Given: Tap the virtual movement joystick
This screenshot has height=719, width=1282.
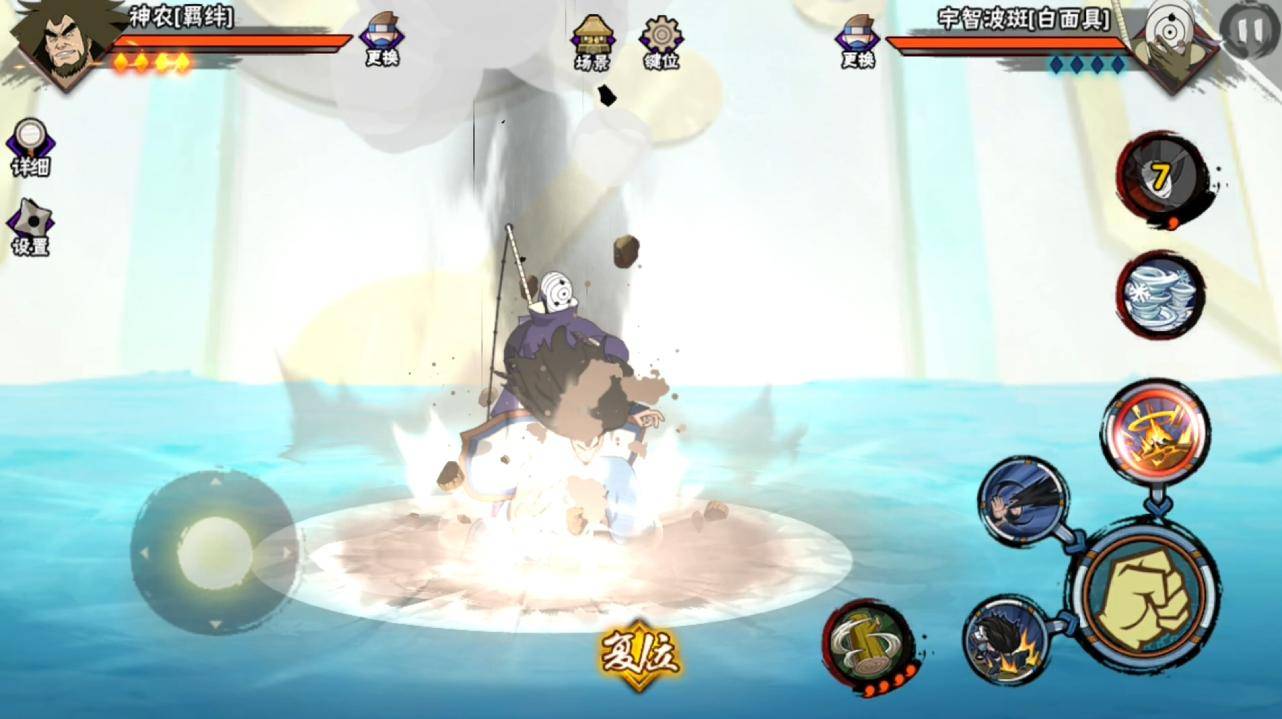Looking at the screenshot, I should [214, 552].
